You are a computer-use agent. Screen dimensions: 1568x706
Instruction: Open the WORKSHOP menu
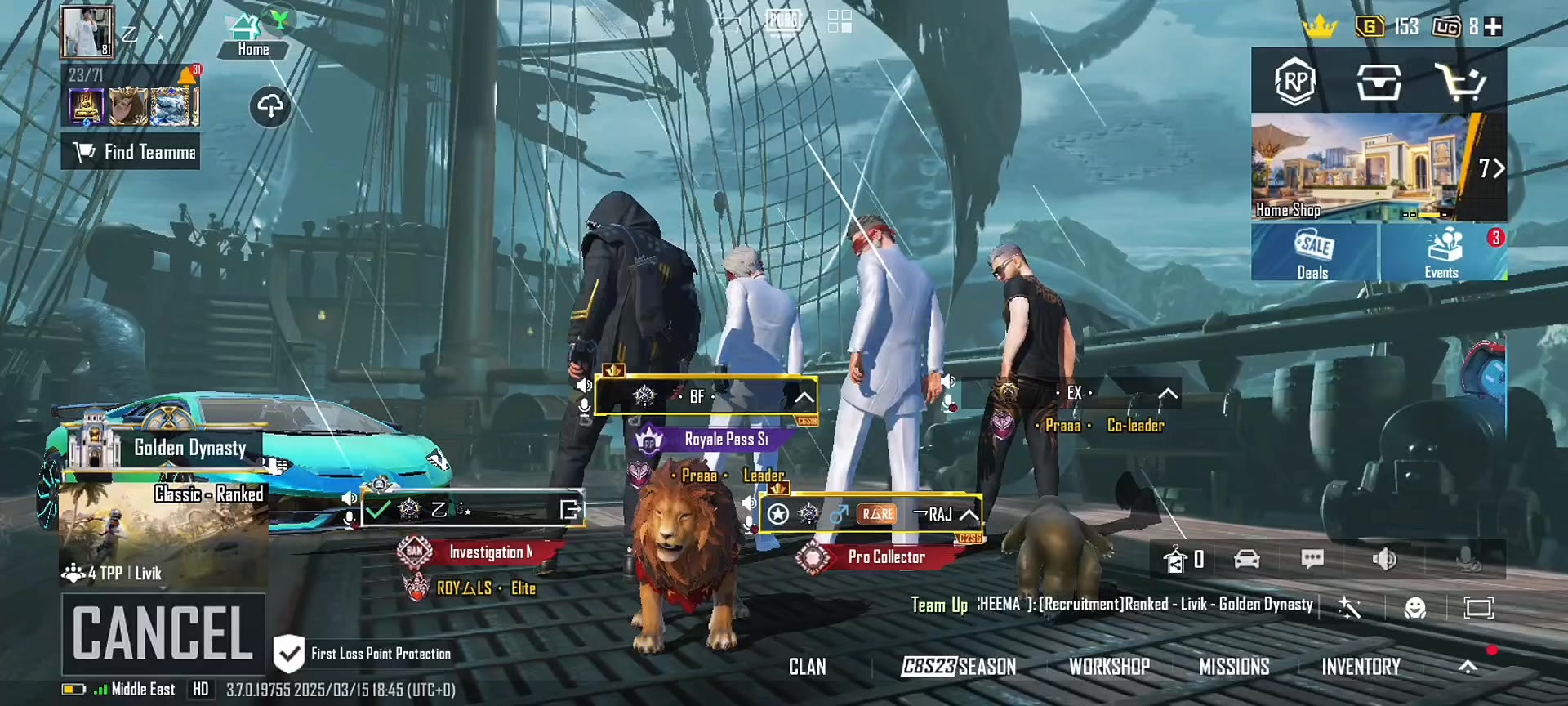[x=1109, y=667]
